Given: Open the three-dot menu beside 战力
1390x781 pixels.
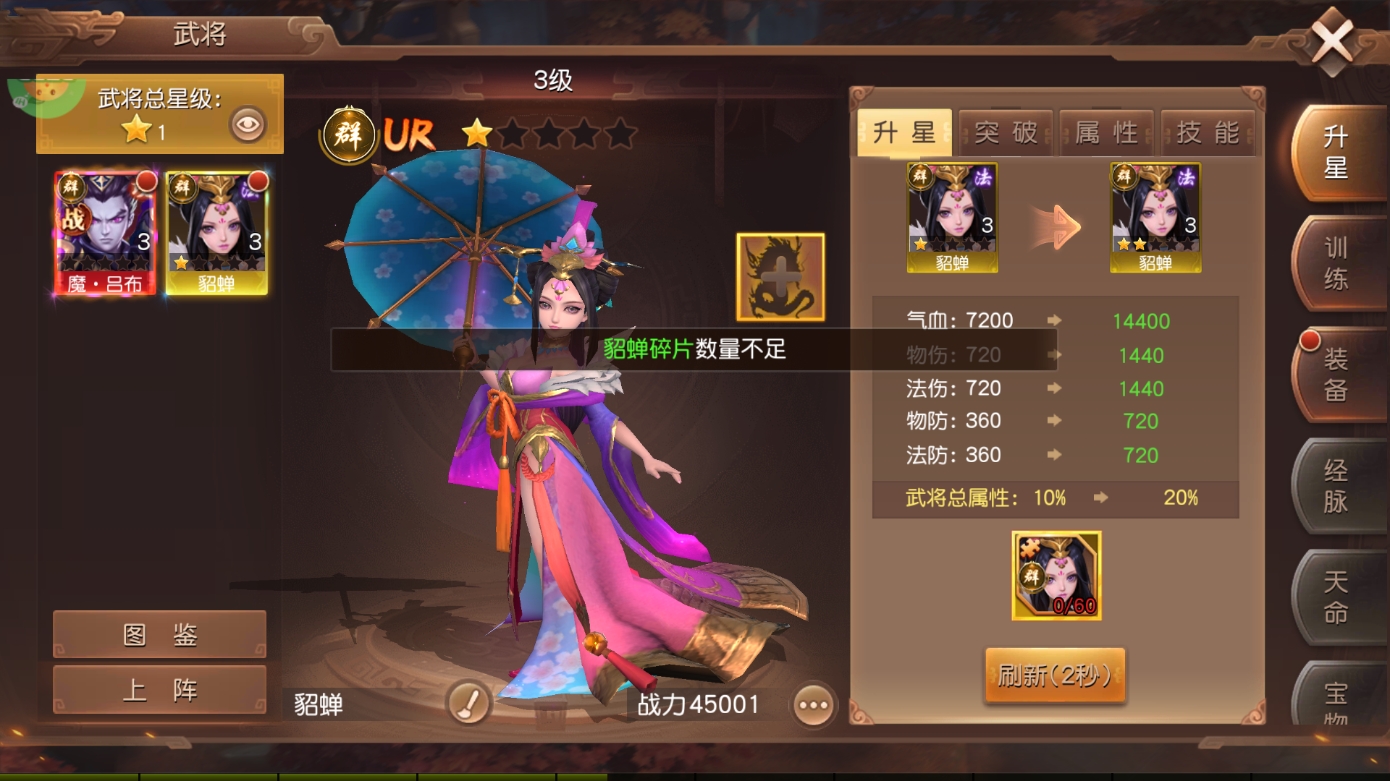Looking at the screenshot, I should tap(813, 705).
